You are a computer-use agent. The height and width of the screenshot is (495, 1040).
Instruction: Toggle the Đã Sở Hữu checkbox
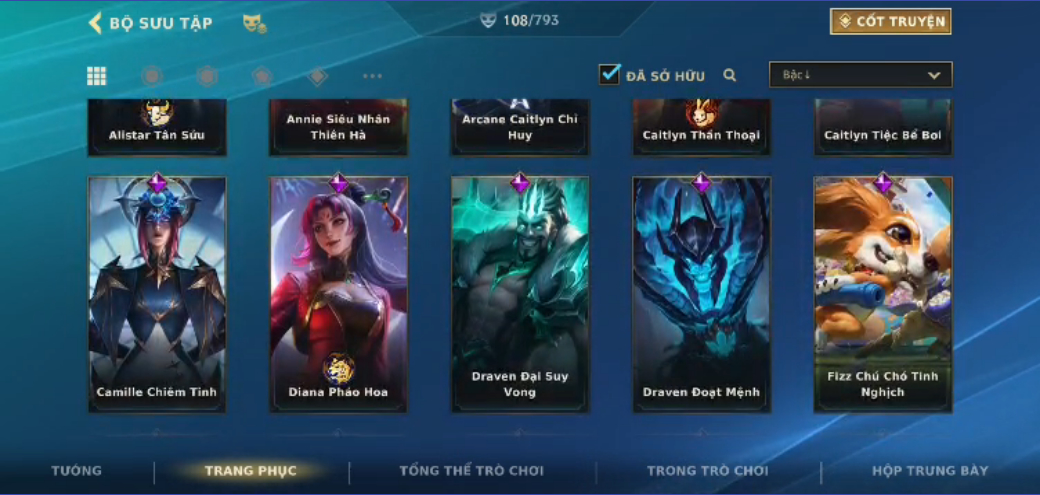click(x=609, y=74)
